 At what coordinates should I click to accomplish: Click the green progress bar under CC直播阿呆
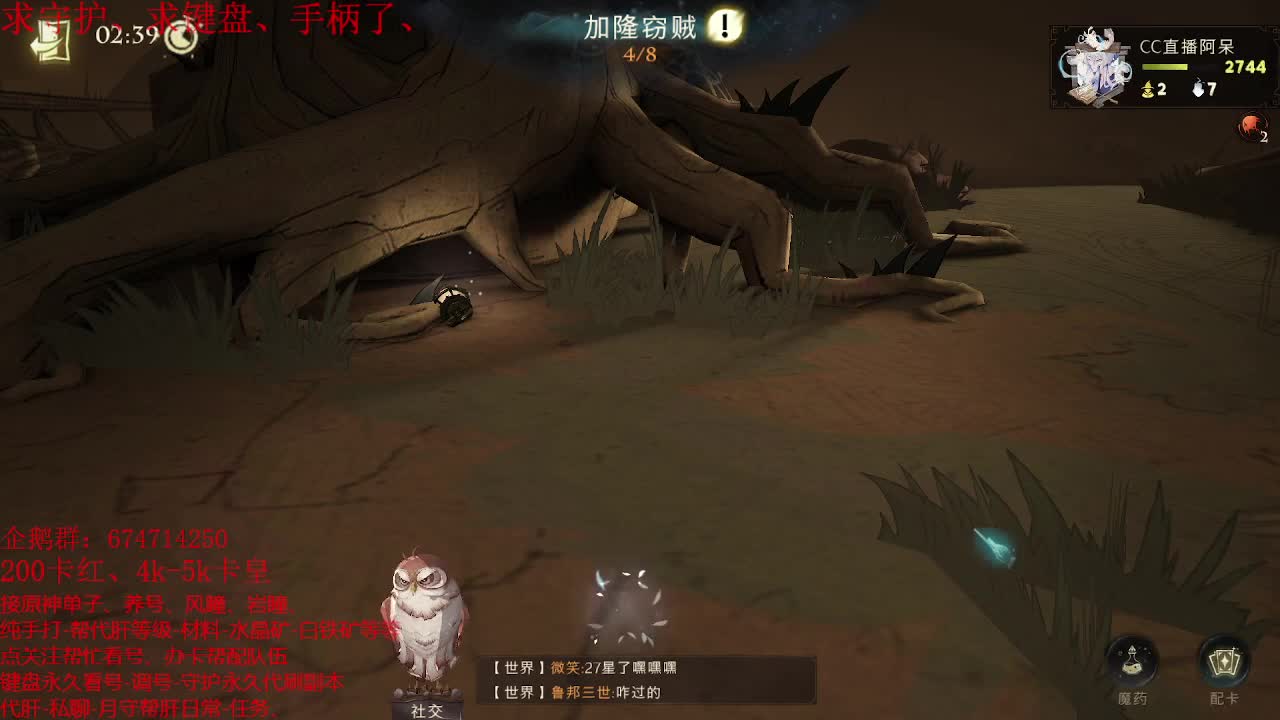(x=1165, y=68)
